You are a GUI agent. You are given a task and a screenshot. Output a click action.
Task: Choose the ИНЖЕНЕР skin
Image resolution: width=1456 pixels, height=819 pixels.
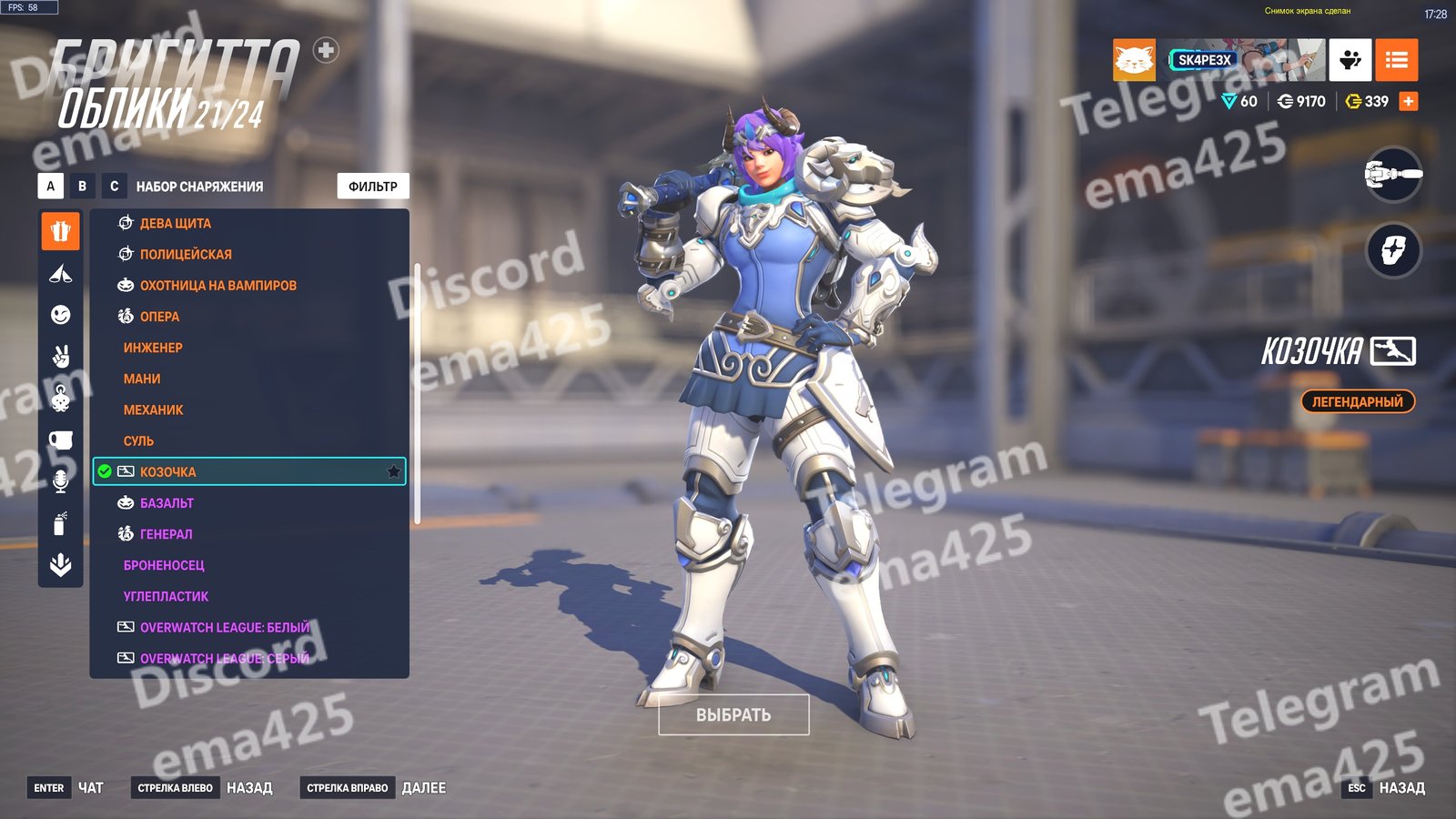153,348
